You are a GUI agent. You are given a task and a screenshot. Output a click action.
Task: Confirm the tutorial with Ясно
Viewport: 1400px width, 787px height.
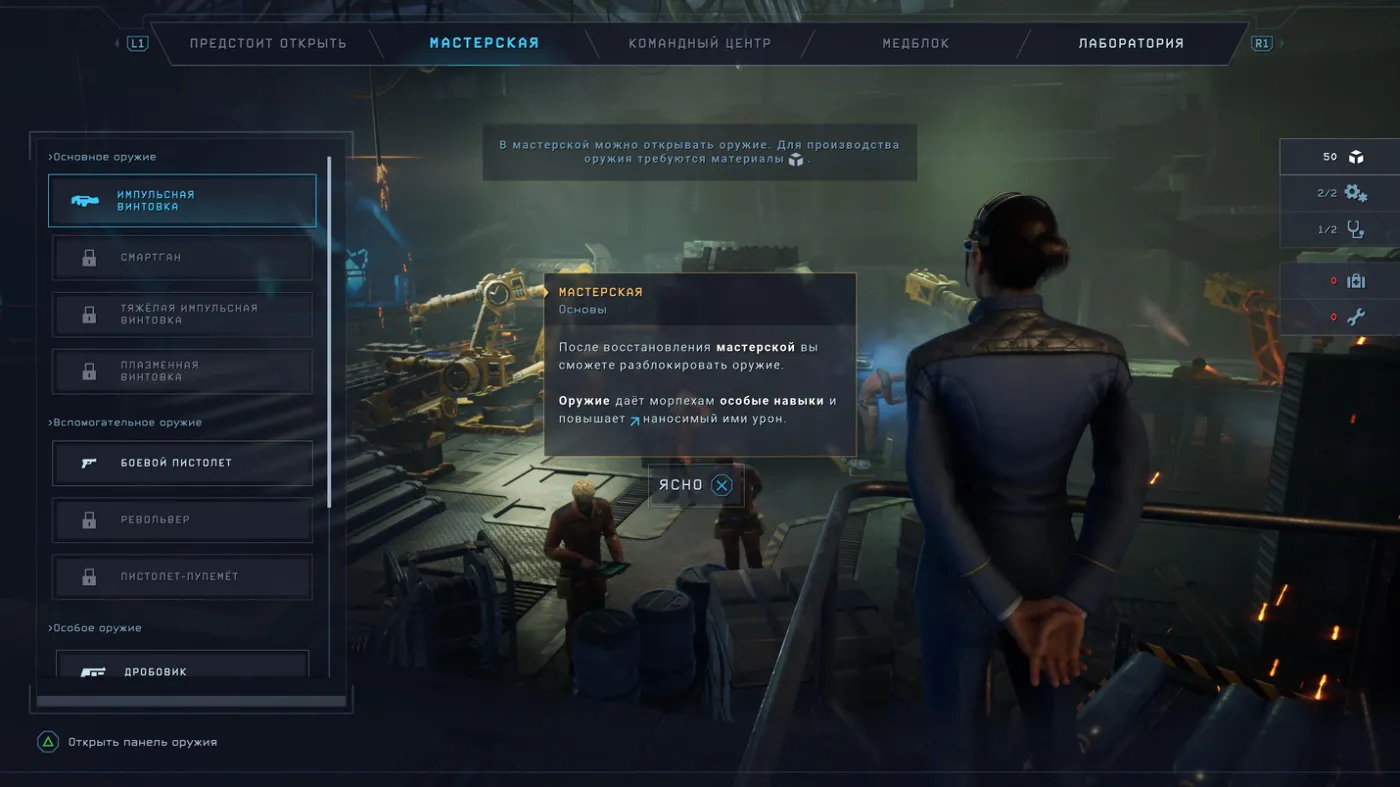pyautogui.click(x=696, y=486)
